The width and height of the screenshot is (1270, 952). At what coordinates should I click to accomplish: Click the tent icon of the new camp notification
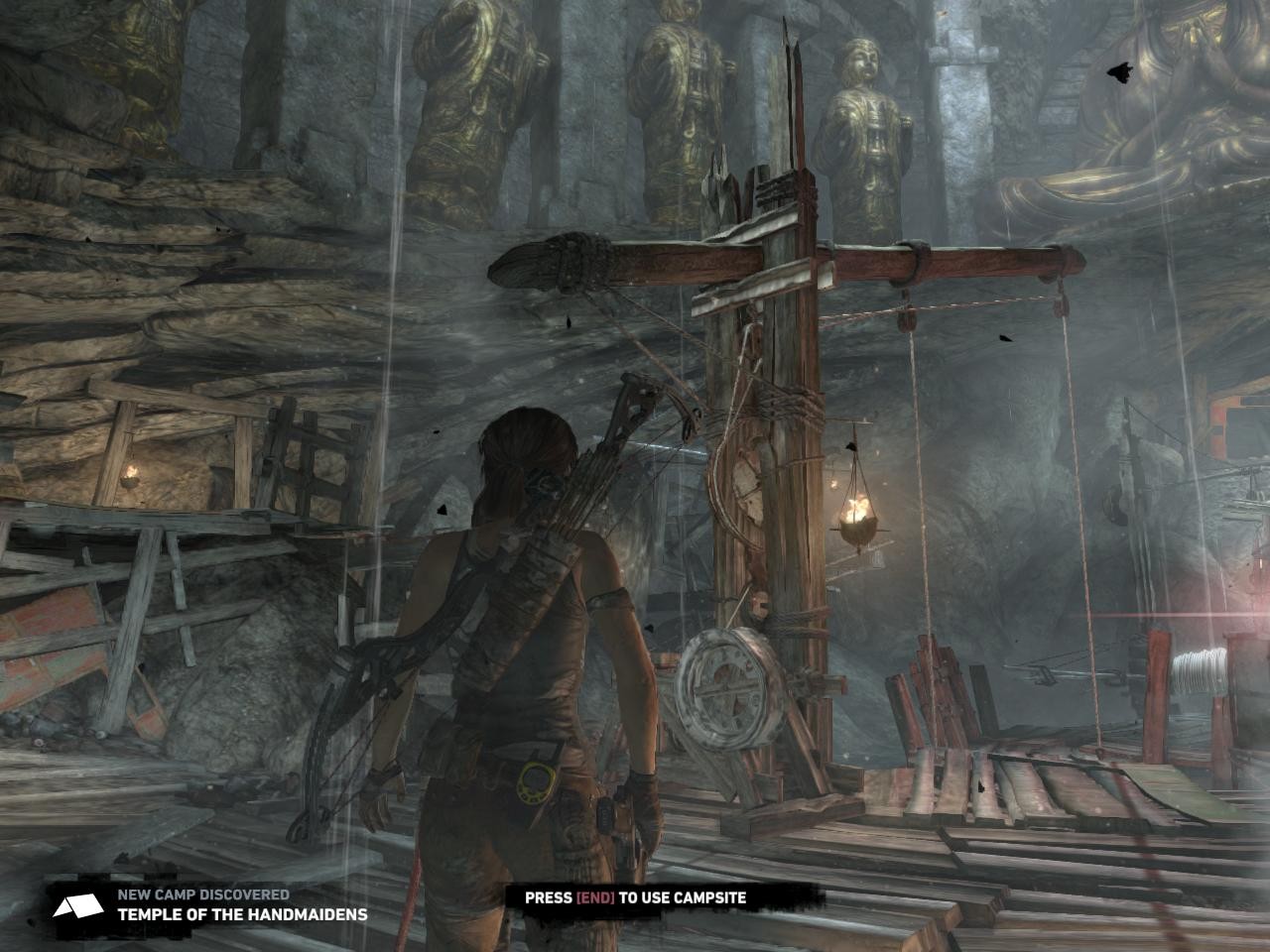77,904
